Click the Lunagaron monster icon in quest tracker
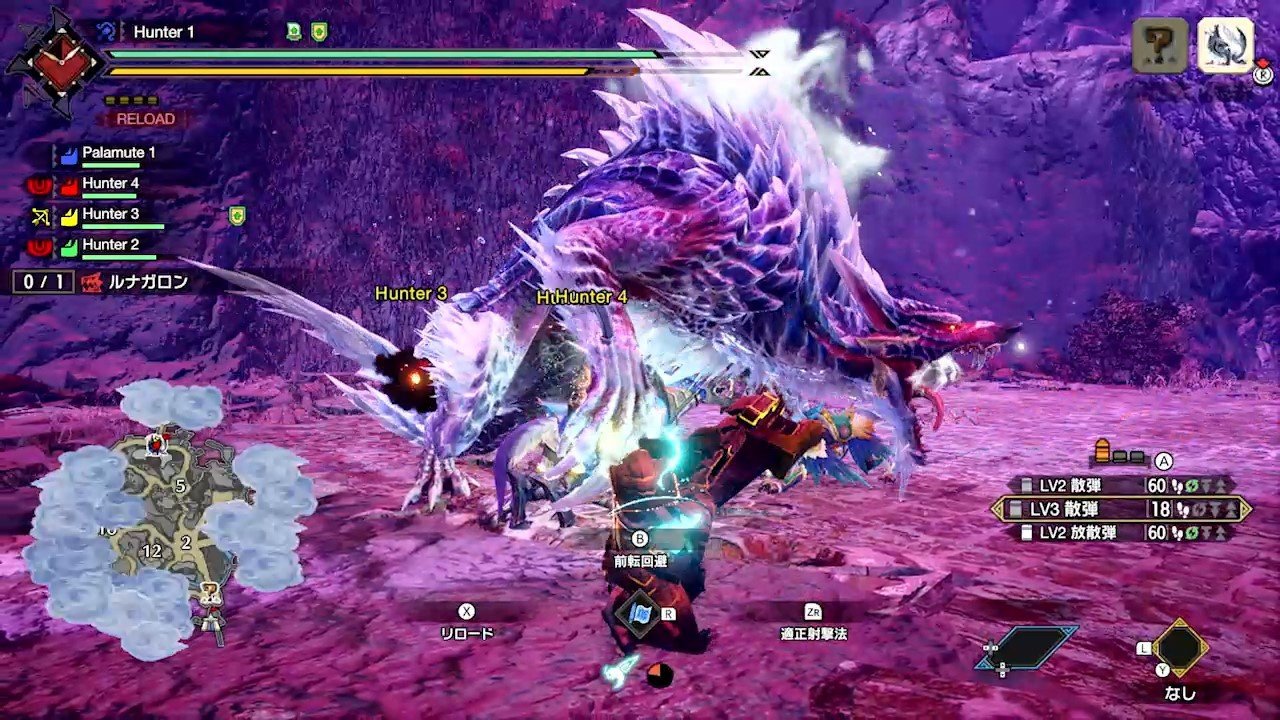Screen dimensions: 1280x720 point(91,281)
